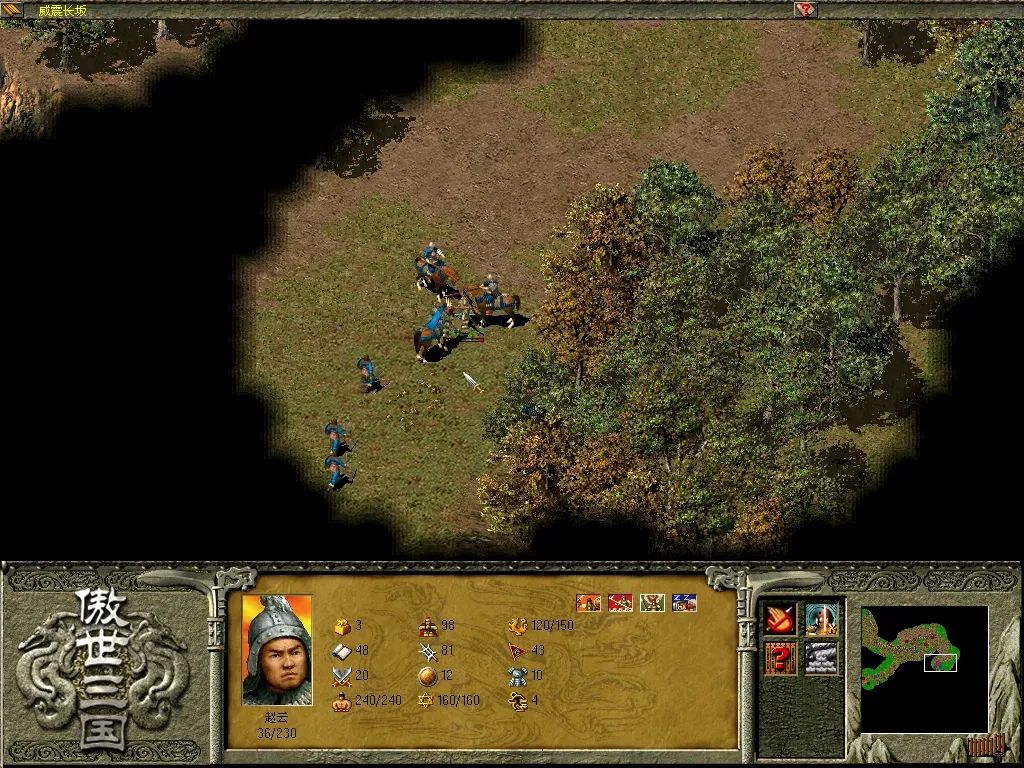Activate the warrior with sword skill icon
This screenshot has height=768, width=1024.
click(821, 620)
